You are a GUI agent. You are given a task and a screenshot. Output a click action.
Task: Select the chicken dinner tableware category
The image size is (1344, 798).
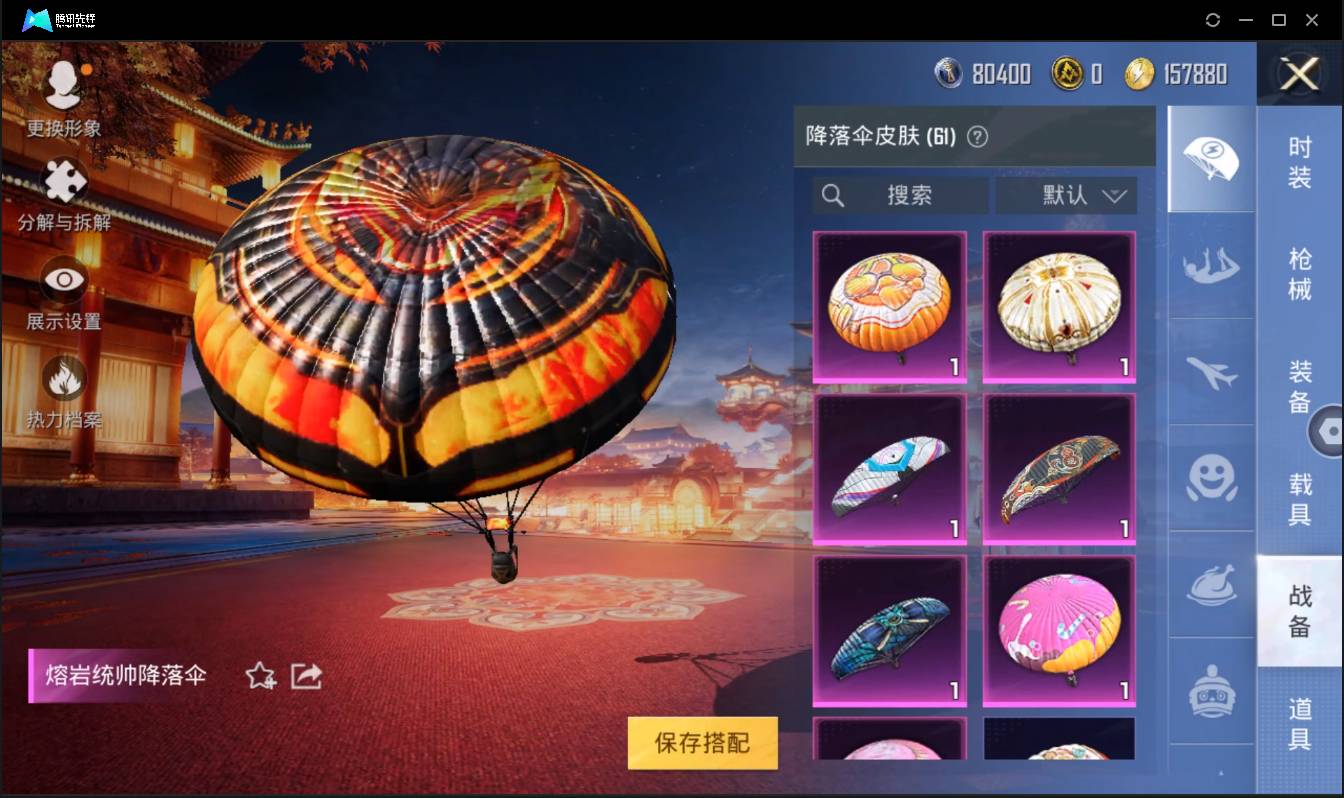1211,587
